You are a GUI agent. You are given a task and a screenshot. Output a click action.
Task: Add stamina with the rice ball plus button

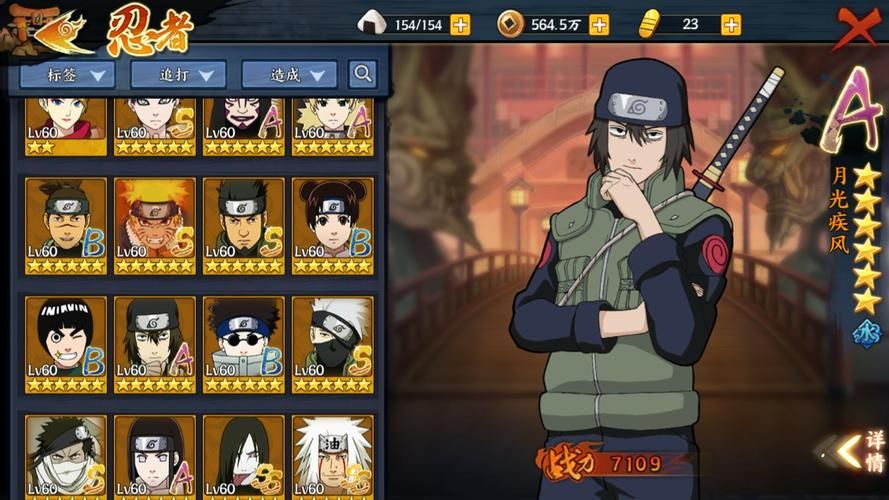click(x=460, y=25)
